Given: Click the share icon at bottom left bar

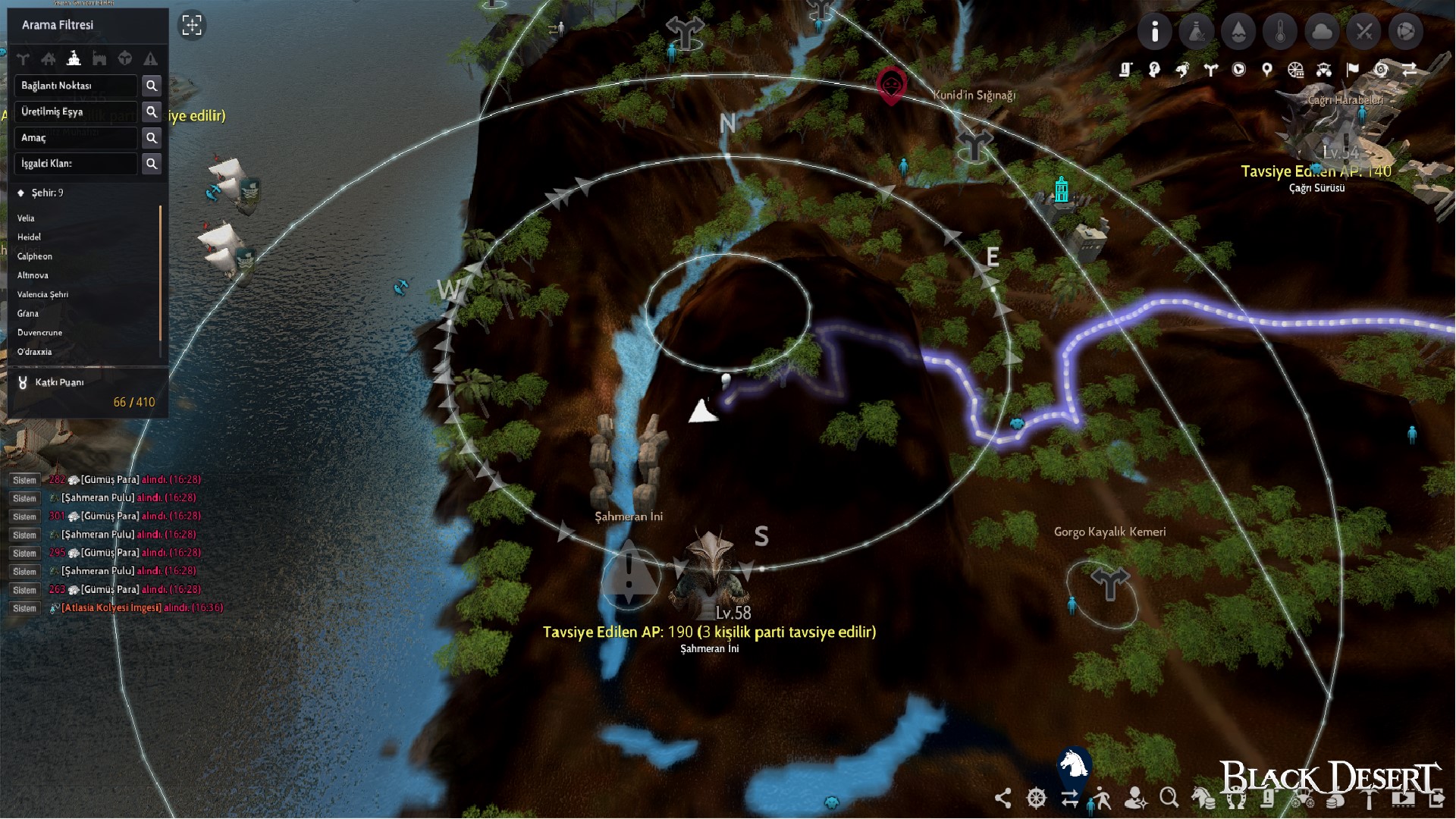Looking at the screenshot, I should click(1004, 799).
